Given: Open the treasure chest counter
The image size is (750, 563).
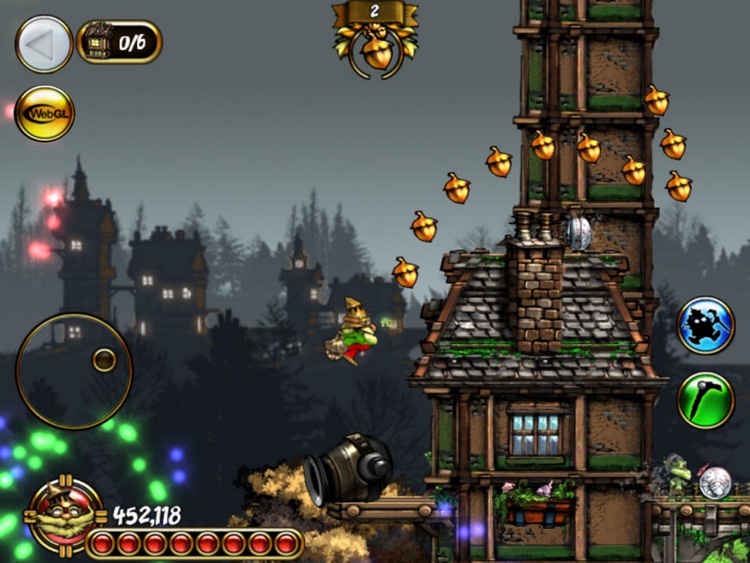Looking at the screenshot, I should pyautogui.click(x=119, y=42).
